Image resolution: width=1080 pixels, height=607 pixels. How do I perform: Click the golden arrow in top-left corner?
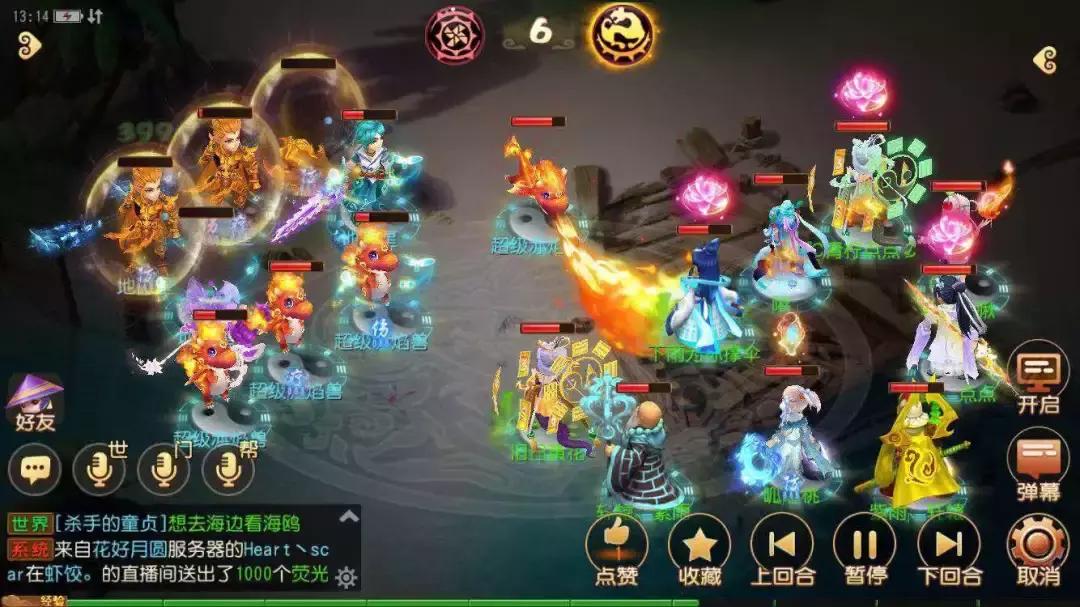(29, 45)
